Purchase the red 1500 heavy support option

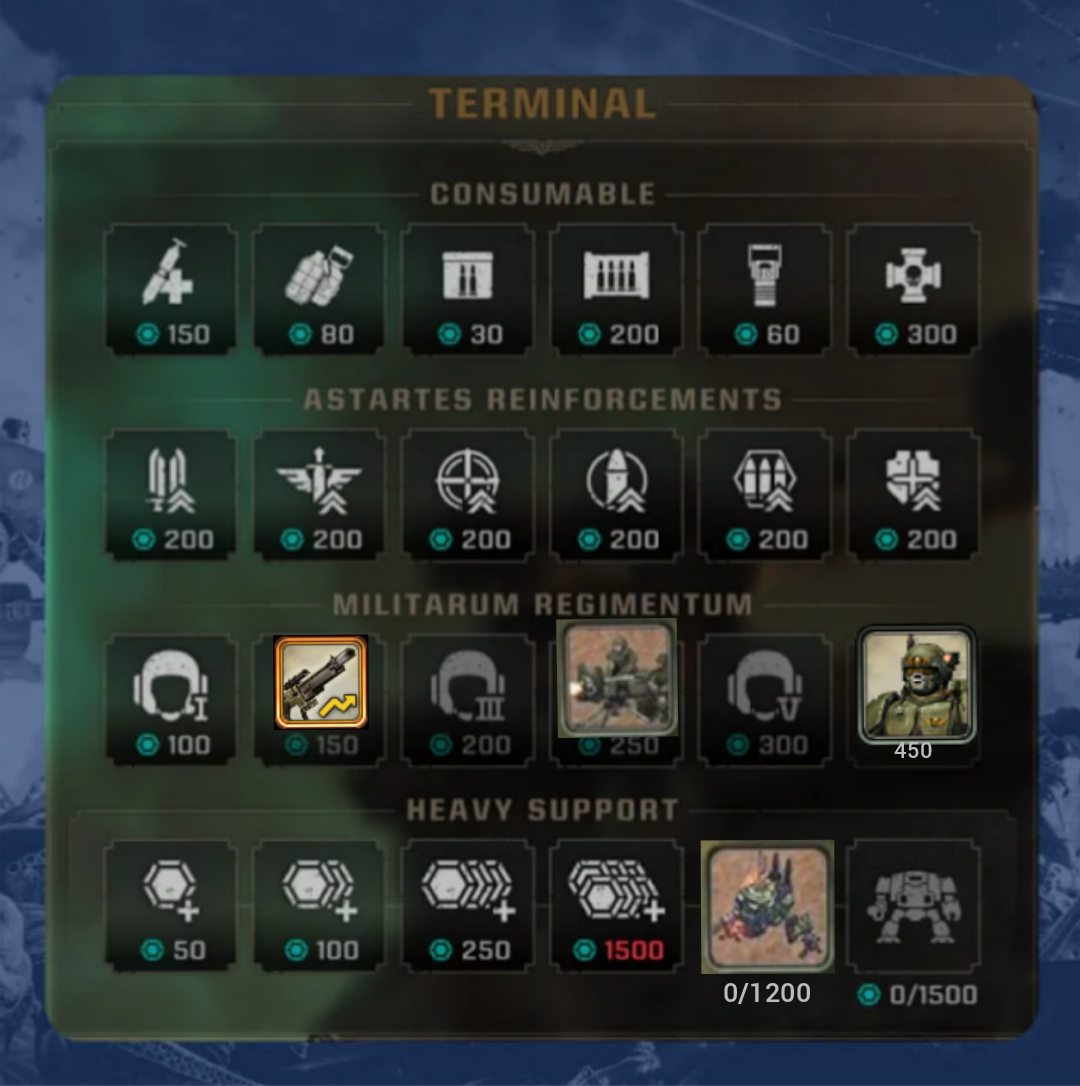click(616, 904)
